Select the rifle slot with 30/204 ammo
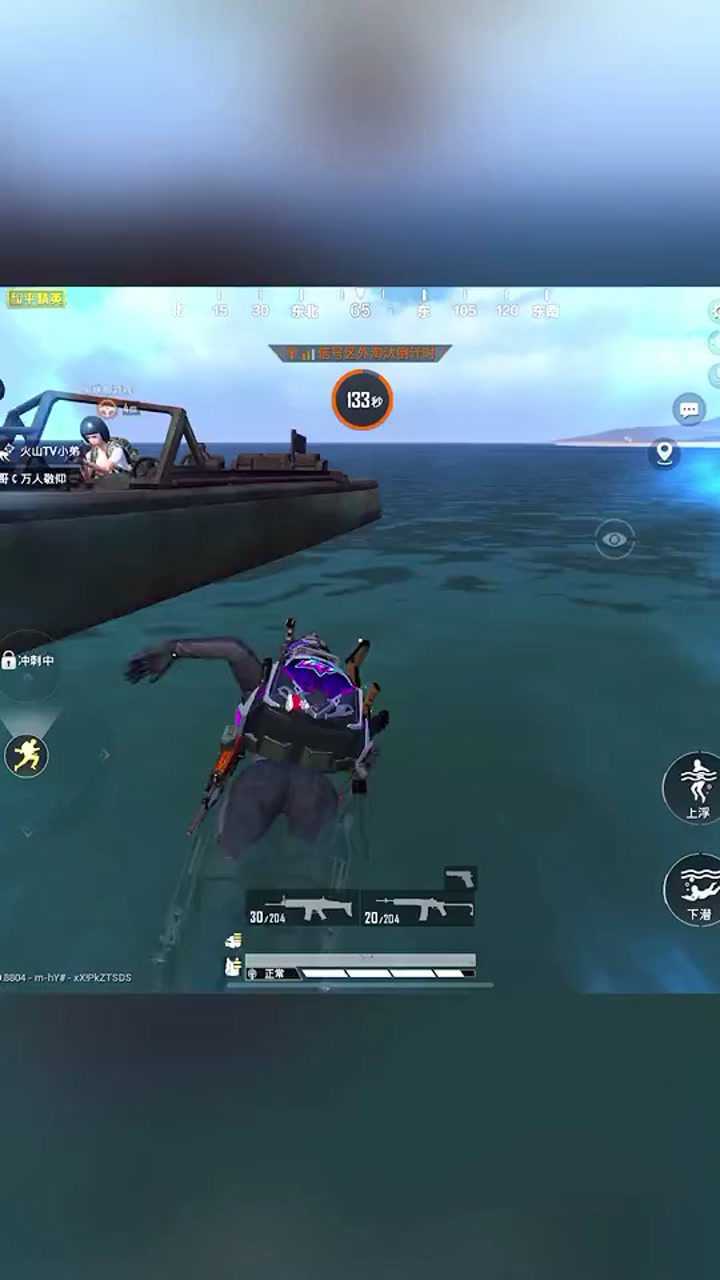The height and width of the screenshot is (1280, 720). (303, 908)
